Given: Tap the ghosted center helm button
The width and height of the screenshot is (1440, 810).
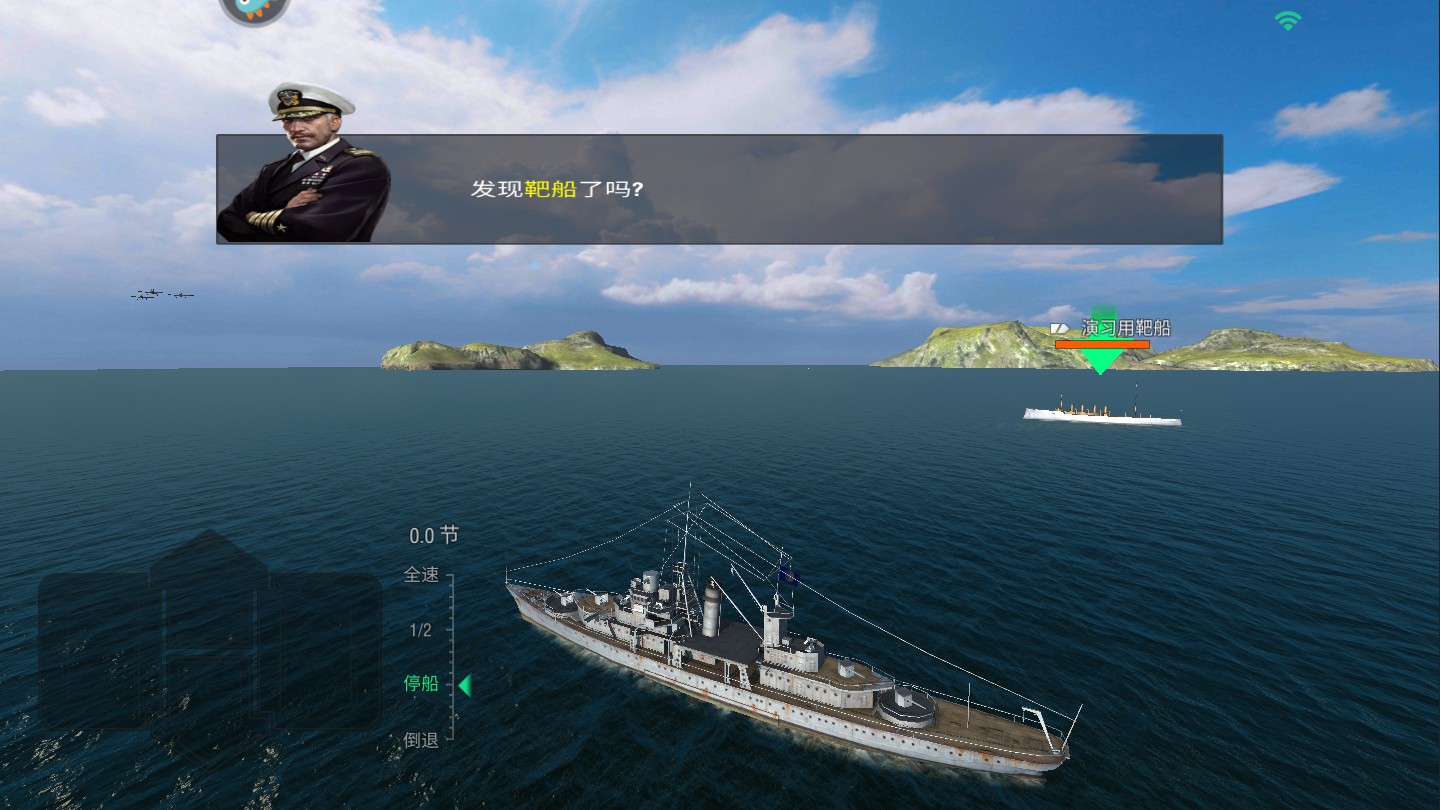Looking at the screenshot, I should pos(210,650).
